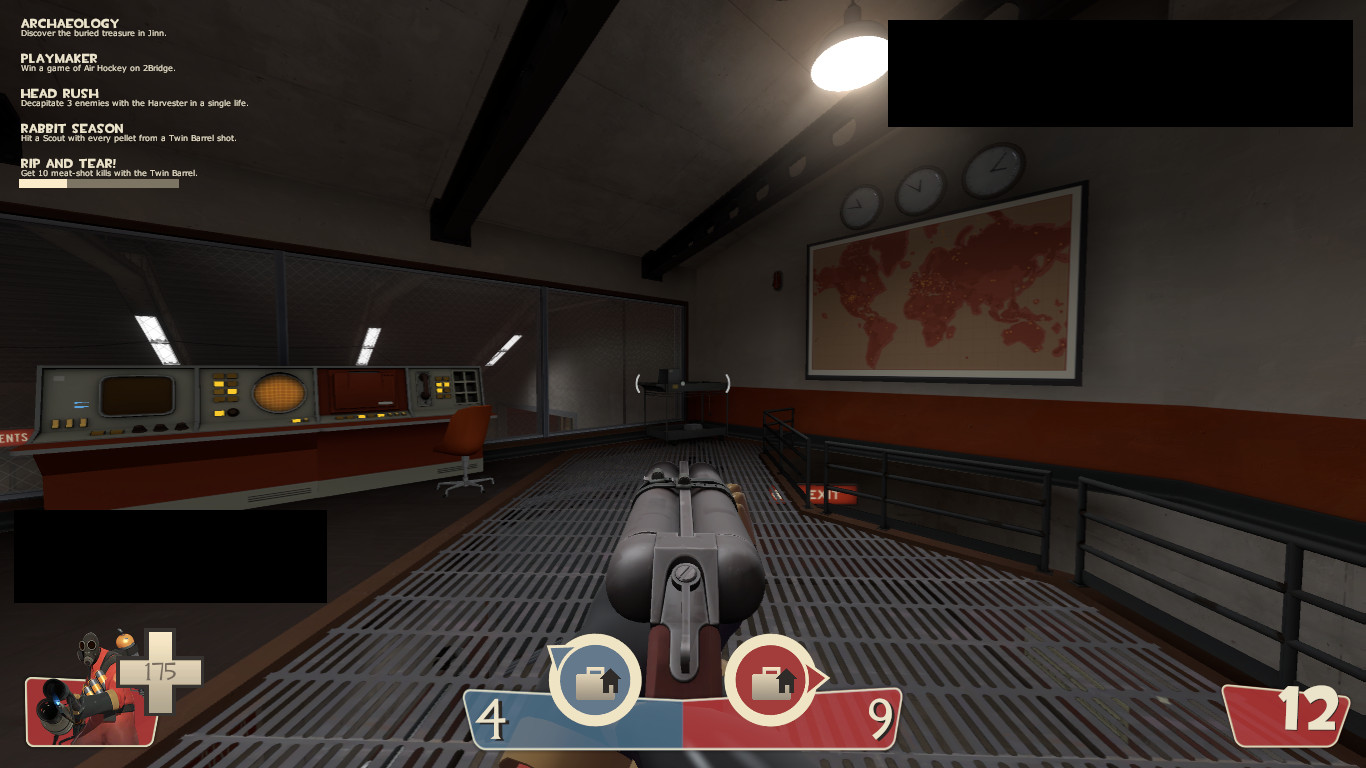This screenshot has height=768, width=1366.
Task: Expand the HEAD RUSH achievement details
Action: [x=58, y=93]
